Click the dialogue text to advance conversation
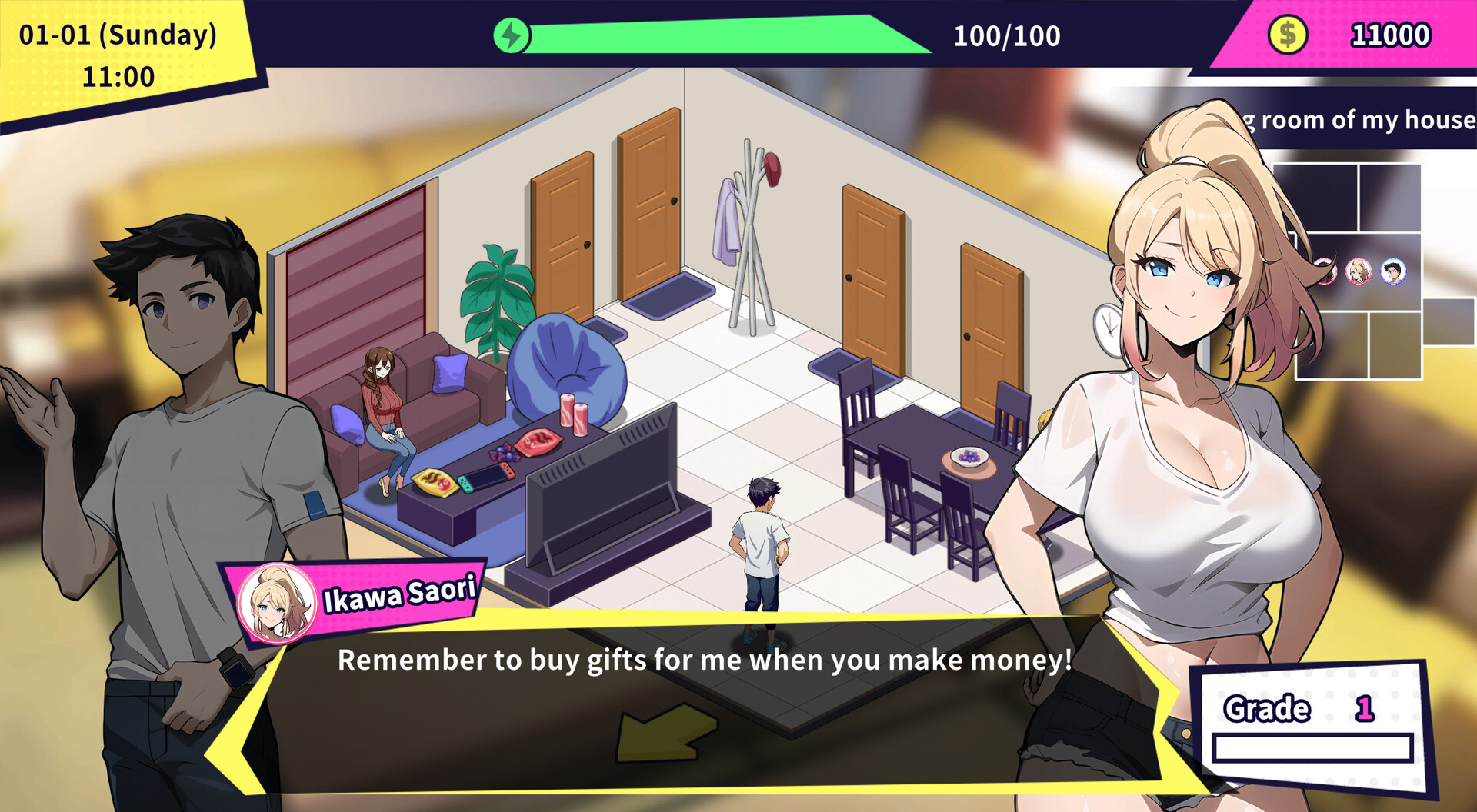 [702, 660]
